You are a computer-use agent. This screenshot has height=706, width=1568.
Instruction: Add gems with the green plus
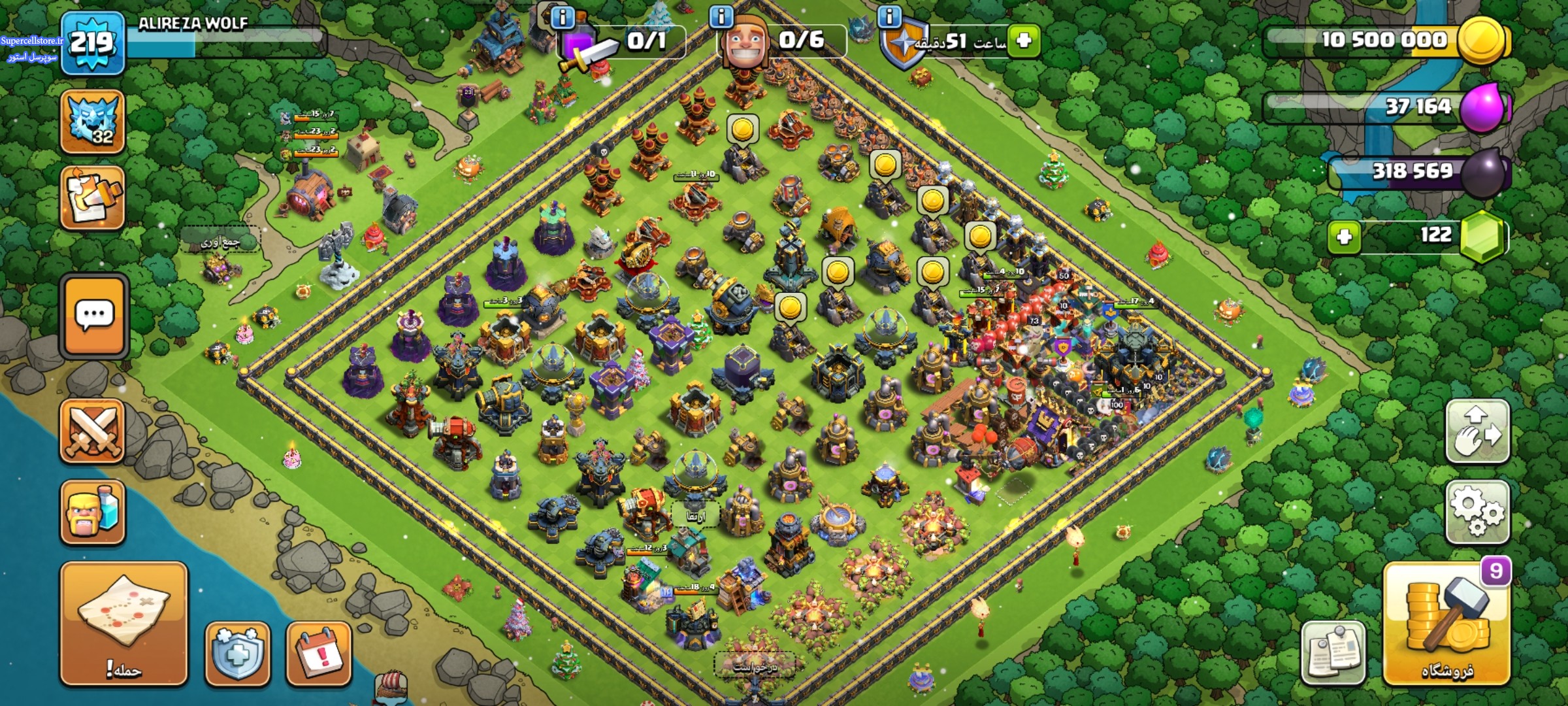(x=1345, y=235)
